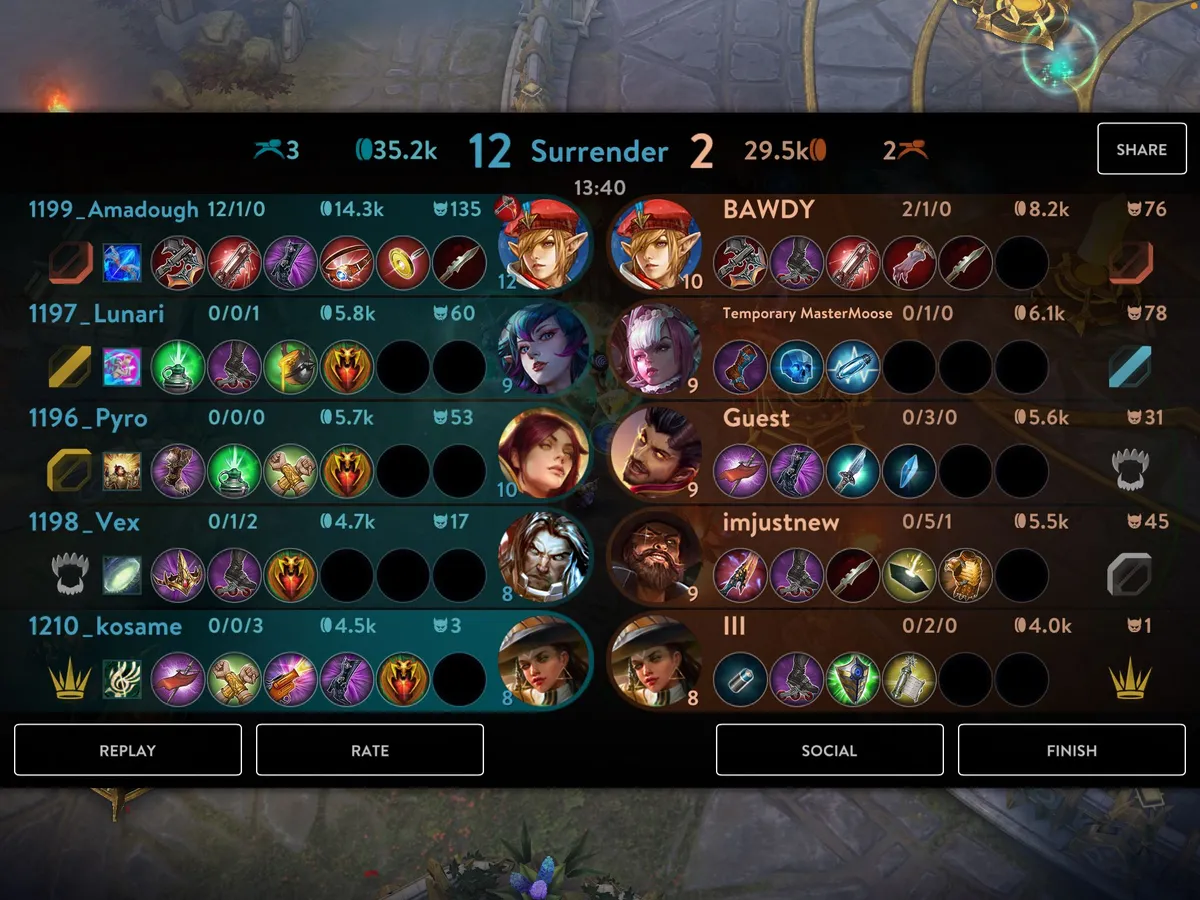Click imjustnew's bearded hero portrait
The image size is (1200, 900).
(x=655, y=557)
